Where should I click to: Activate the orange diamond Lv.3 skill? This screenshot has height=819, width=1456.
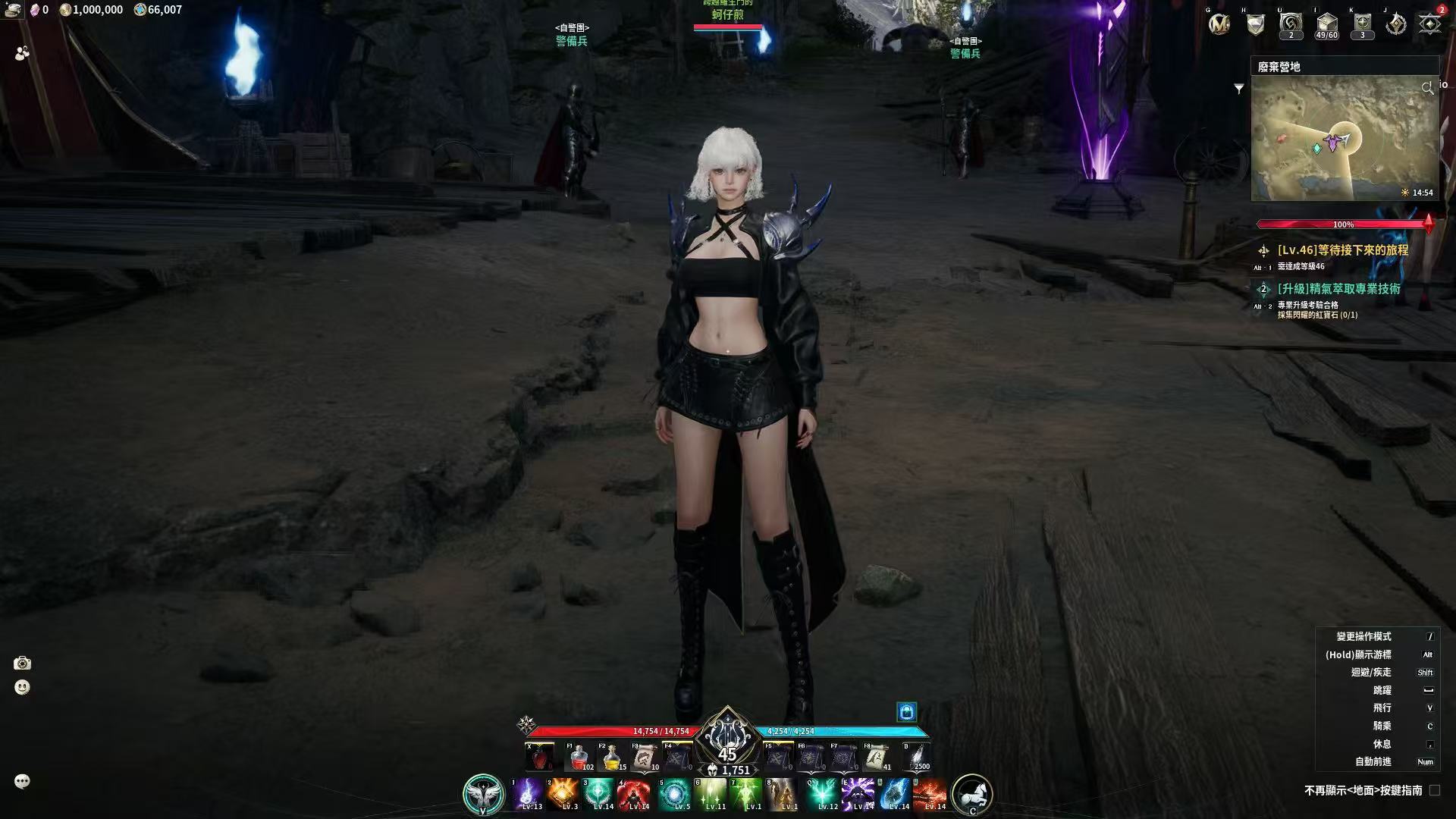click(x=563, y=793)
